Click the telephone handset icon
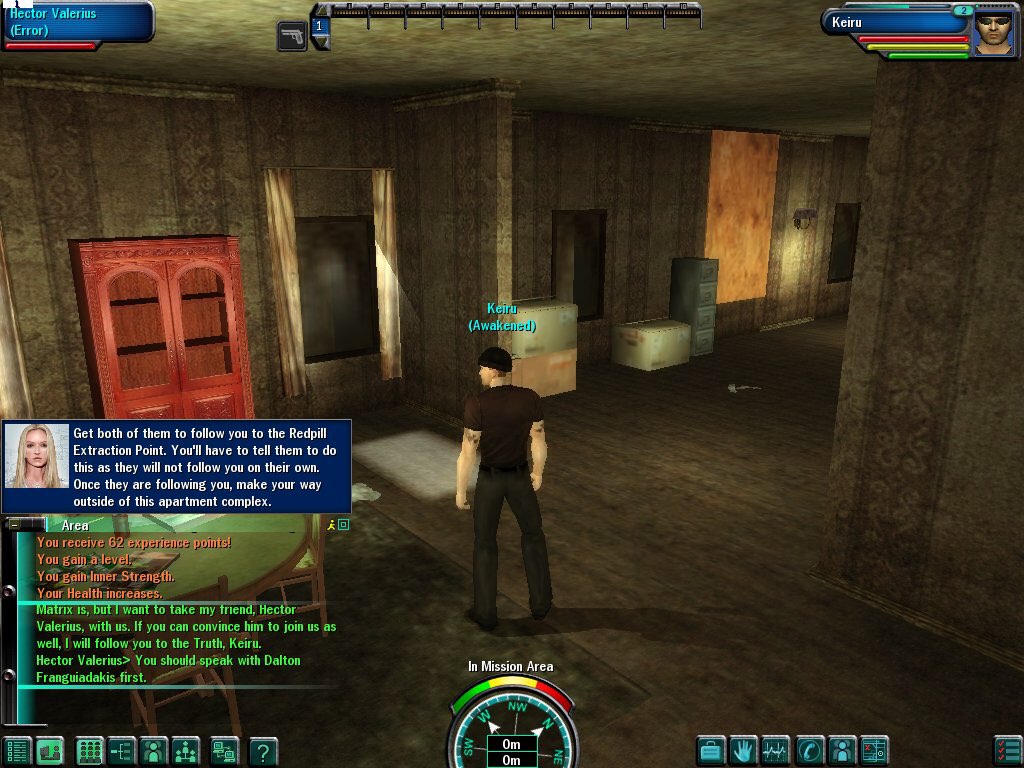Viewport: 1024px width, 768px height. pos(808,750)
